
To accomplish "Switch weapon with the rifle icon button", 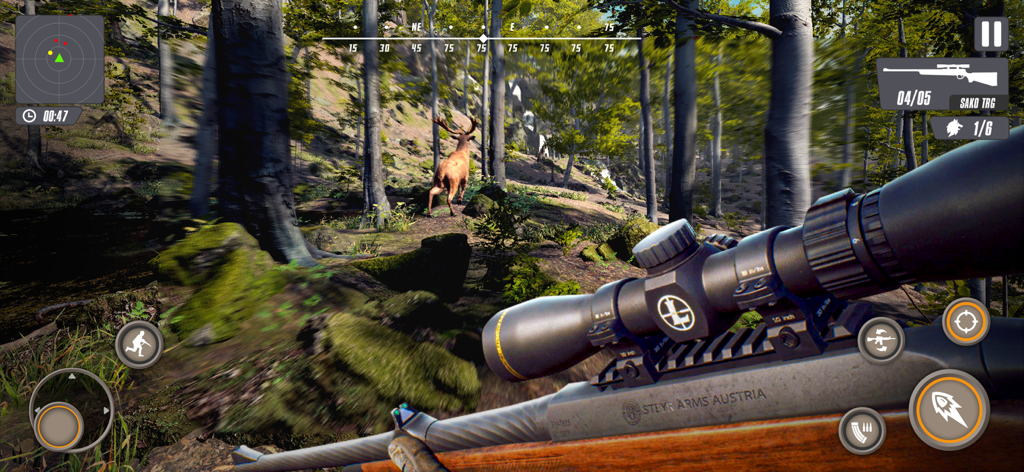I will pyautogui.click(x=881, y=340).
